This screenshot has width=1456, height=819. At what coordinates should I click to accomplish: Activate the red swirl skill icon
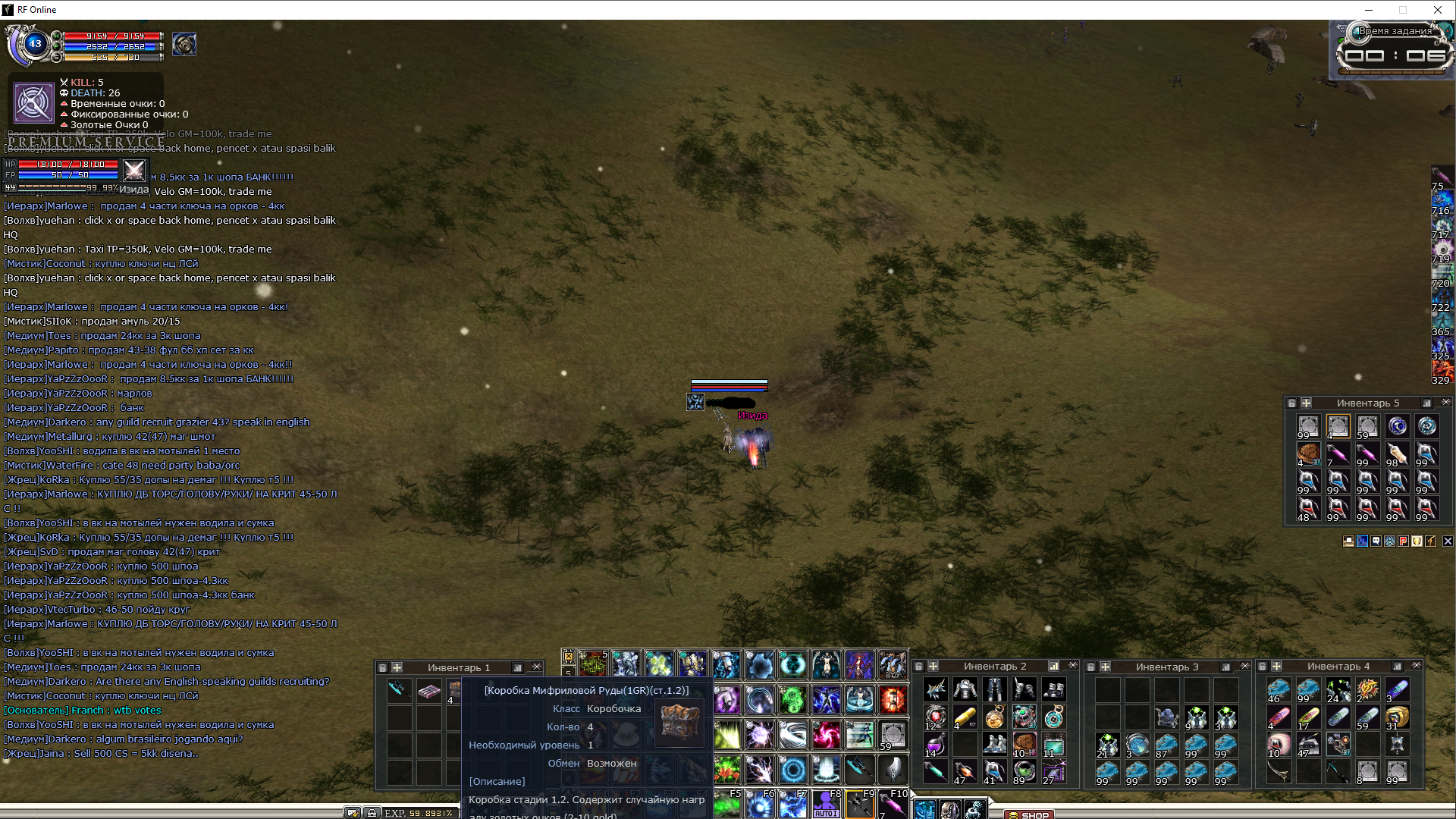[827, 734]
